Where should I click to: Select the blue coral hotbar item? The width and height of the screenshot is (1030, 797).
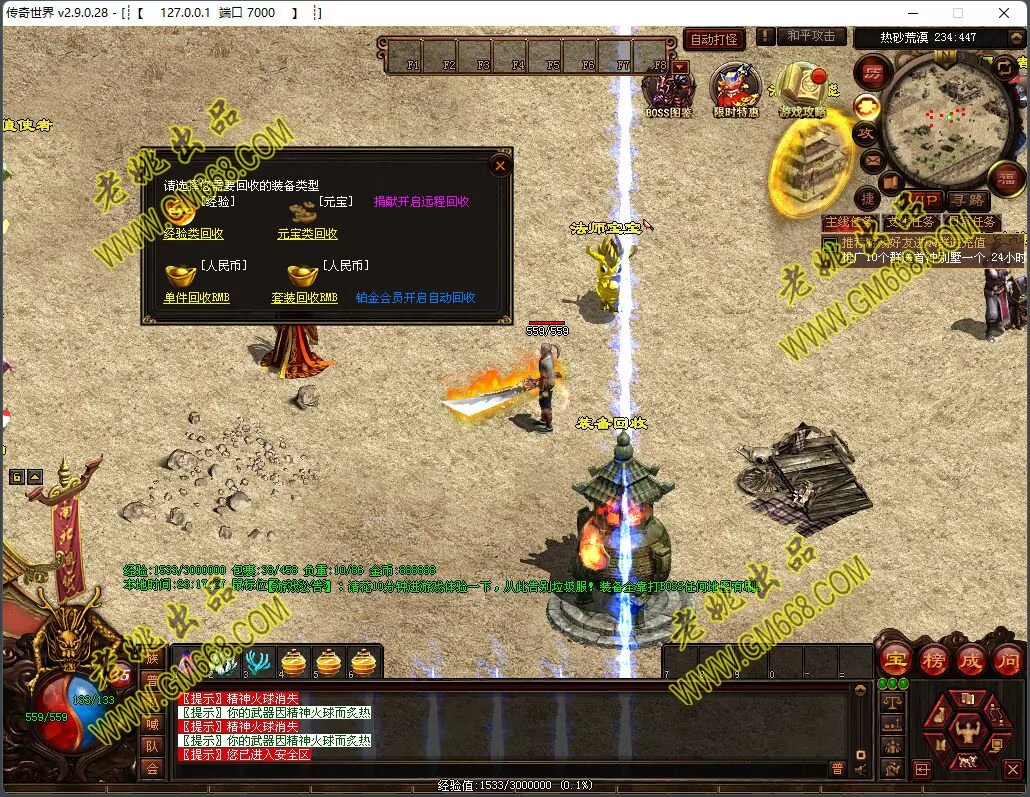[x=258, y=662]
